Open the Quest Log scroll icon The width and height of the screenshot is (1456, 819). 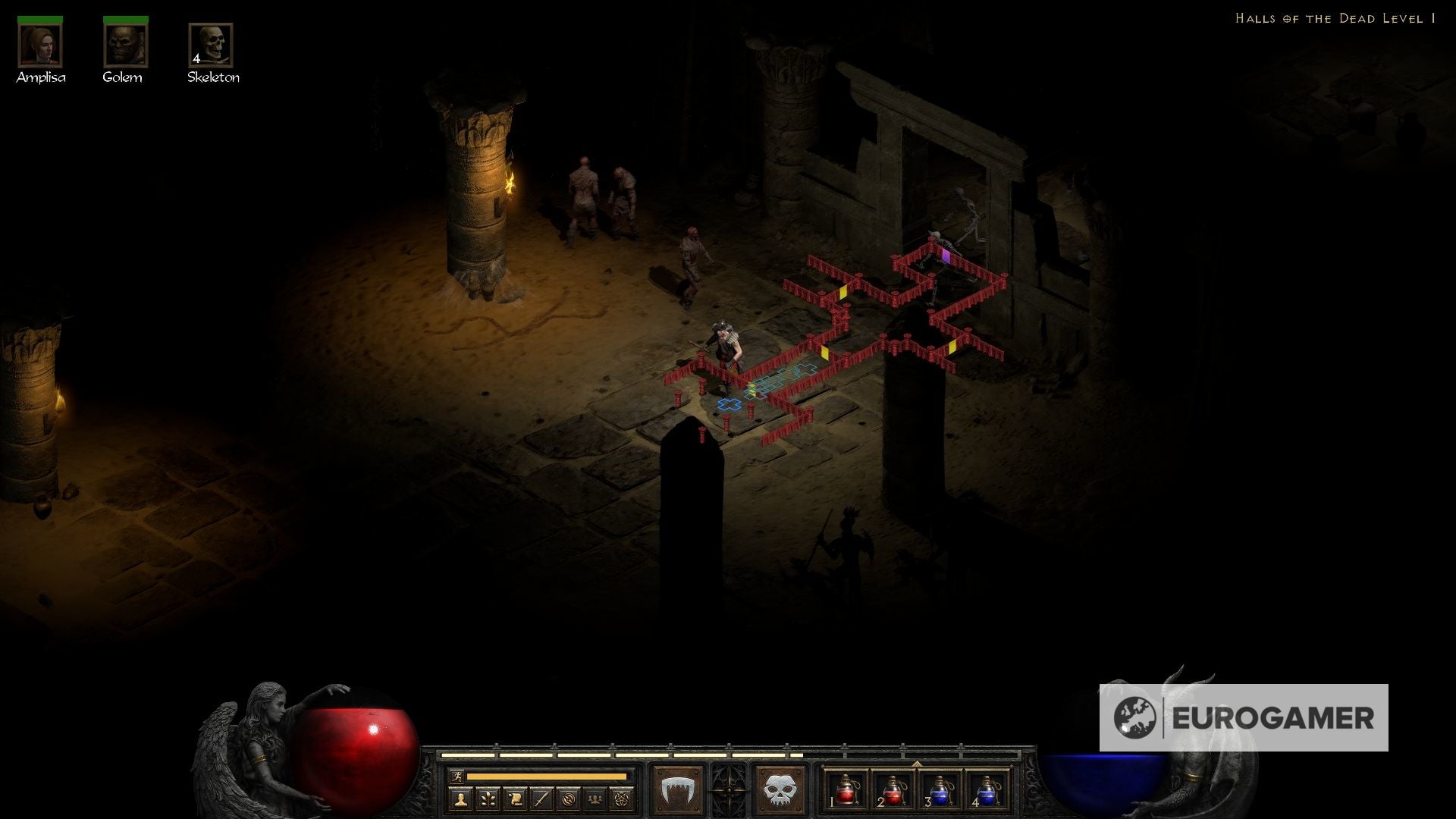click(516, 799)
